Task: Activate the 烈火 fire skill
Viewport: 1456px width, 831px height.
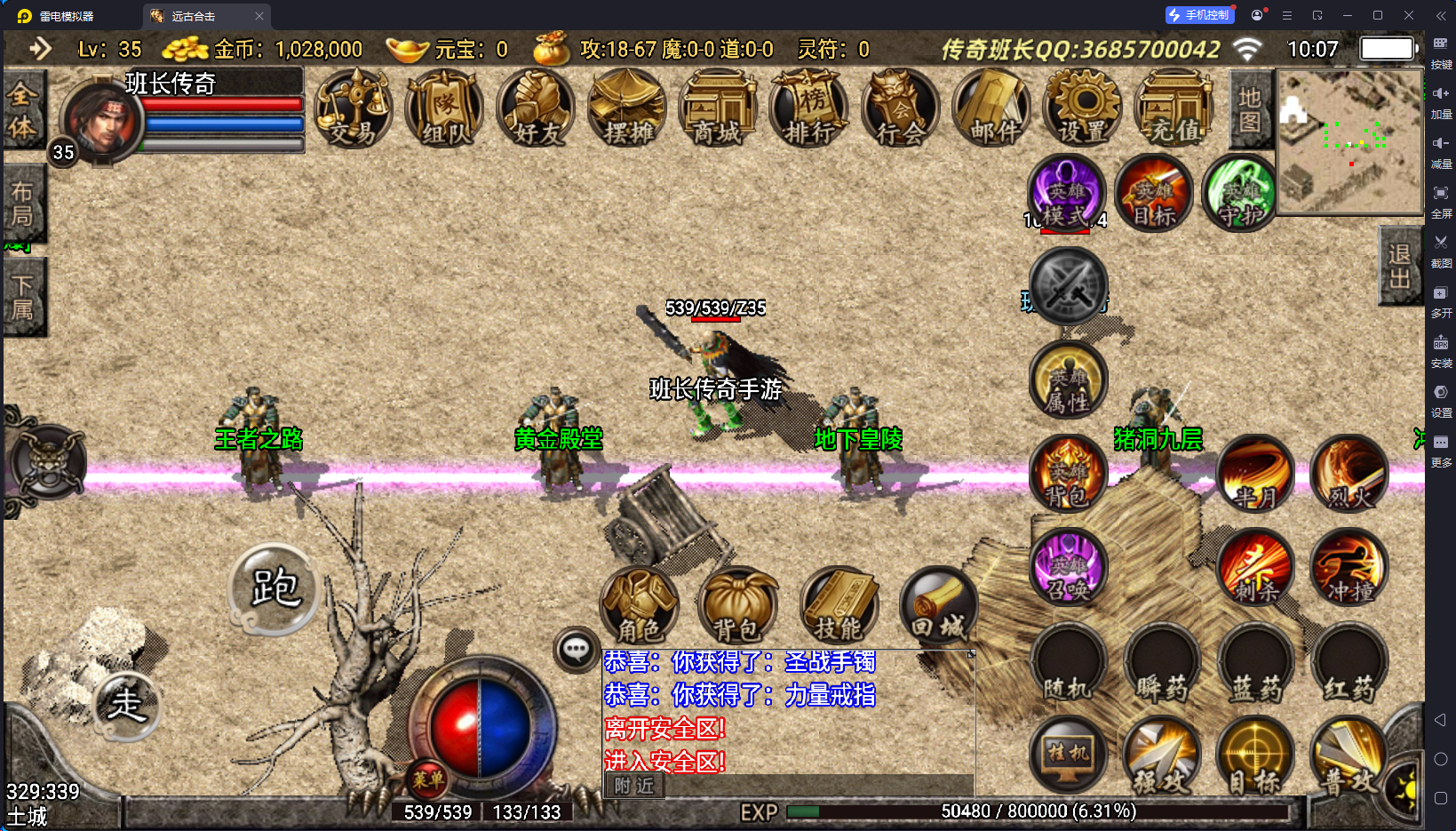Action: [1349, 475]
